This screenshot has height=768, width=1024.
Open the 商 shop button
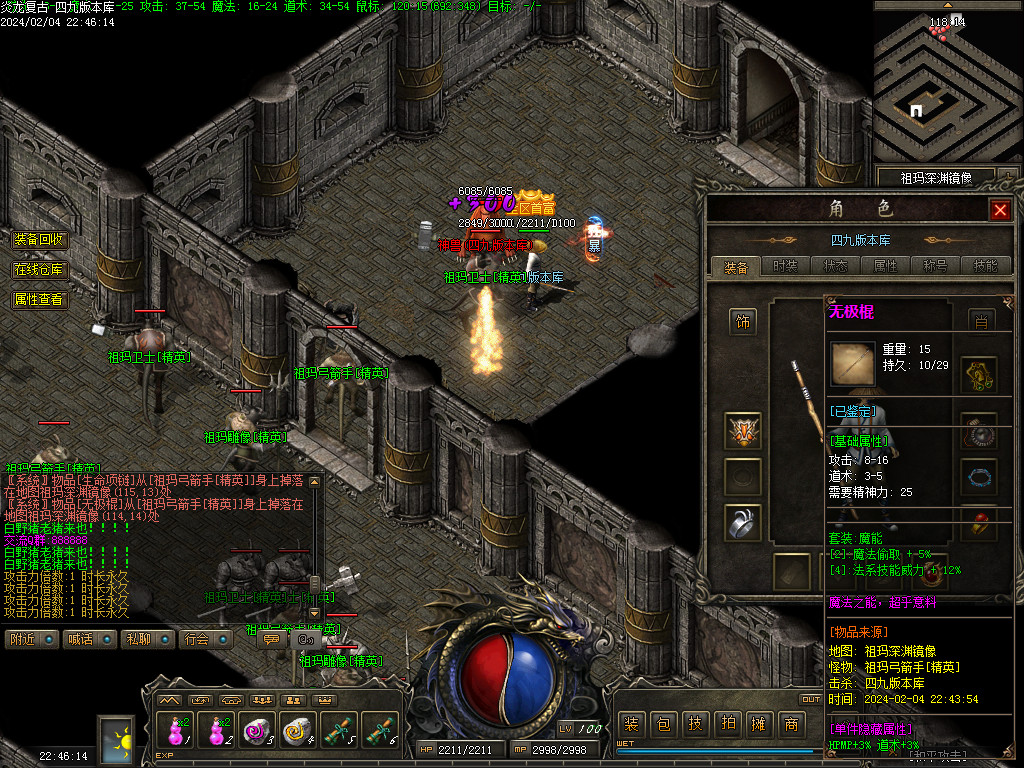click(x=791, y=724)
